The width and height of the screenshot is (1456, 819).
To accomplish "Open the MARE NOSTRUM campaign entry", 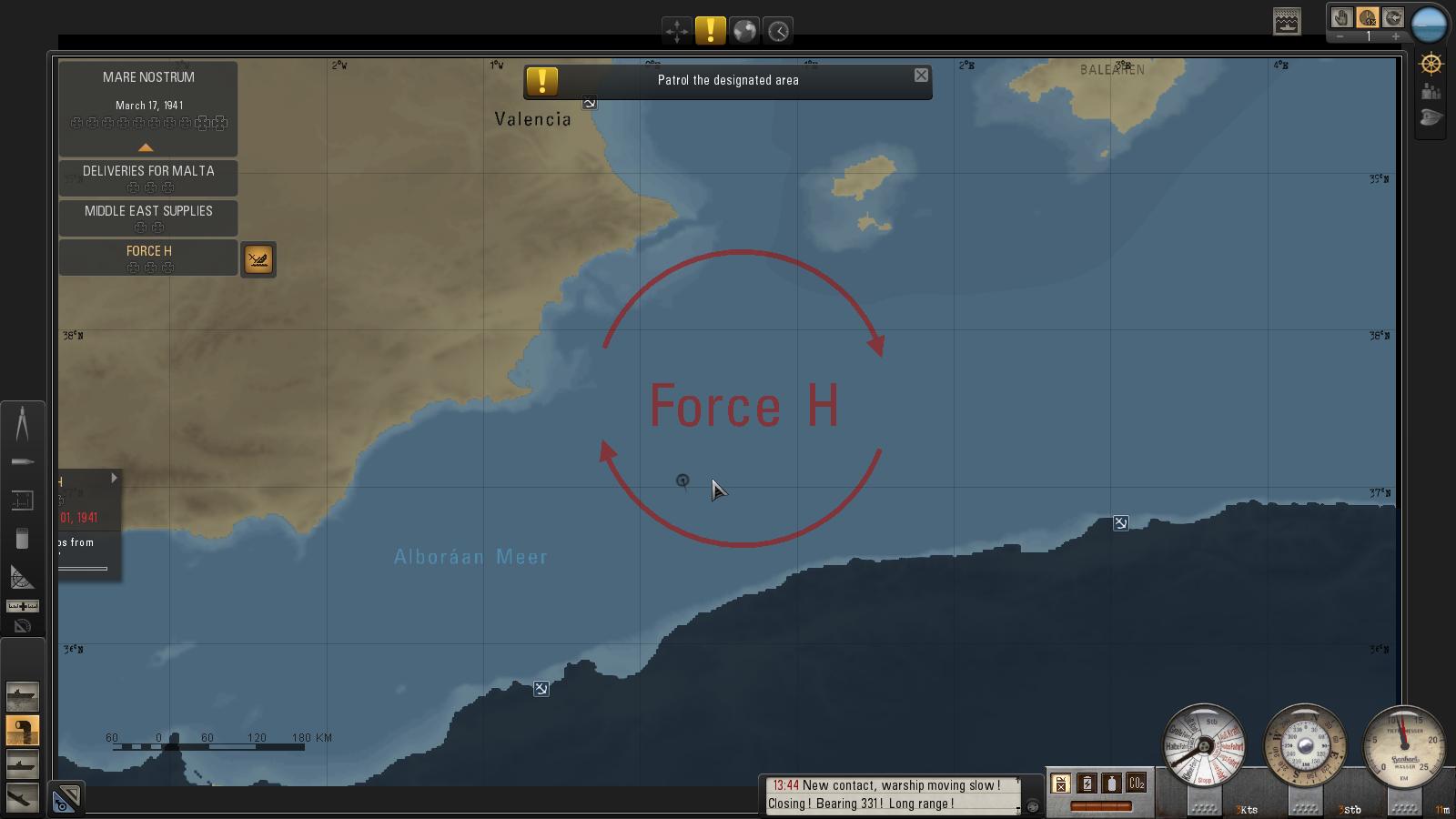I will click(148, 77).
